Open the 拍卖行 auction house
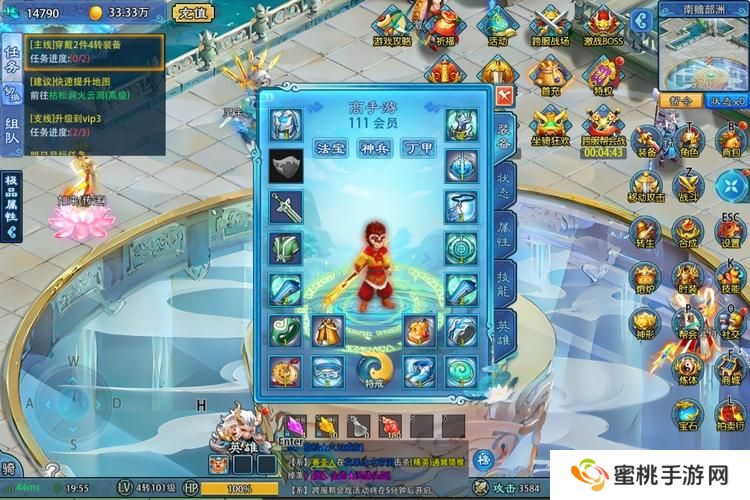The width and height of the screenshot is (750, 500). [731, 413]
